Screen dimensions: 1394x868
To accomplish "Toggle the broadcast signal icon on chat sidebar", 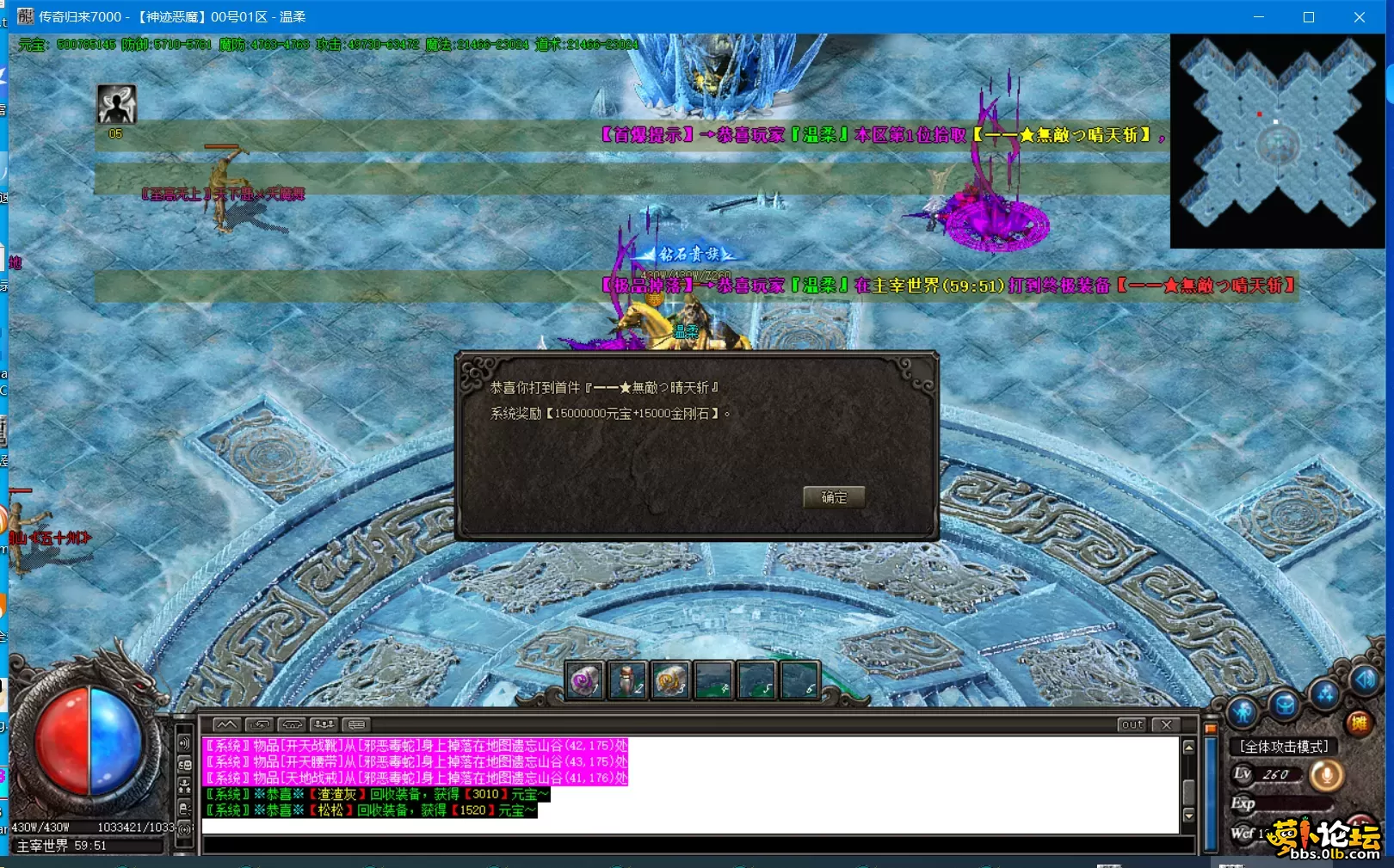I will (x=185, y=828).
